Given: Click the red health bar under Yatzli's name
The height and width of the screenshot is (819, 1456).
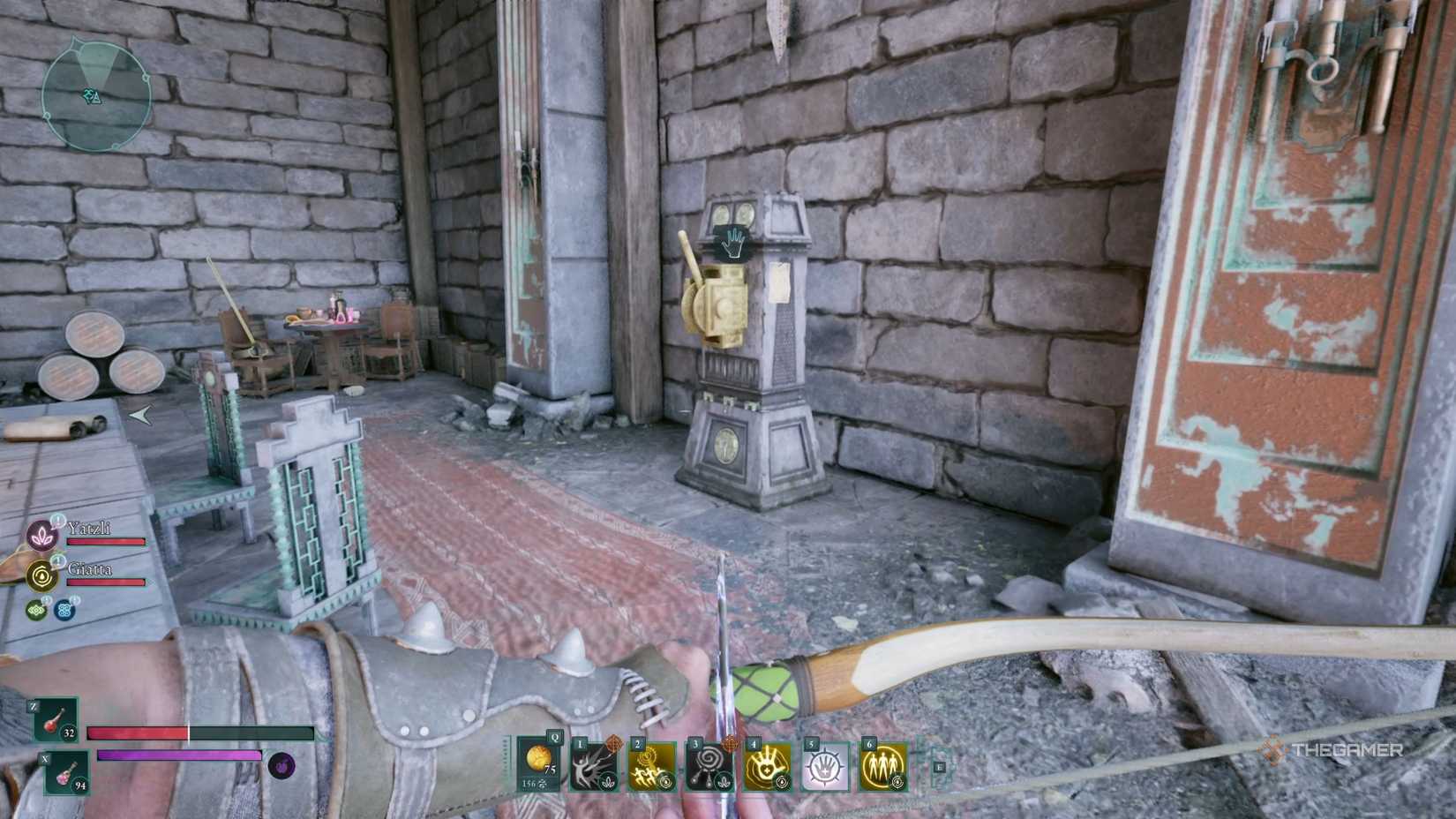Looking at the screenshot, I should tap(105, 541).
